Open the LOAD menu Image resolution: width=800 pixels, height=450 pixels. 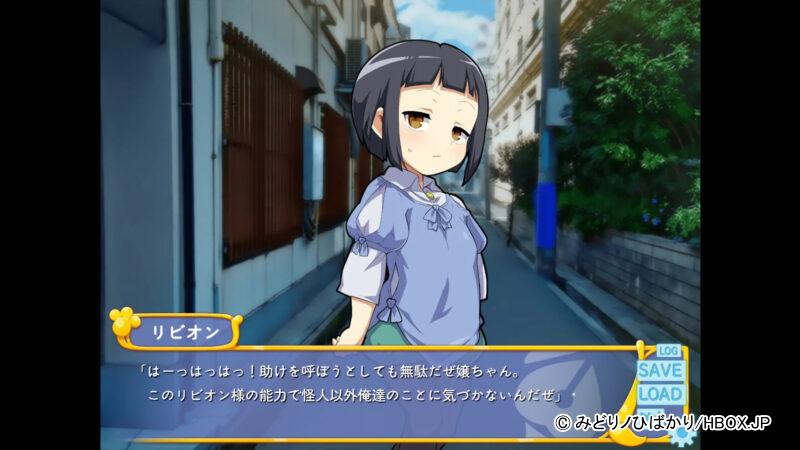[660, 394]
